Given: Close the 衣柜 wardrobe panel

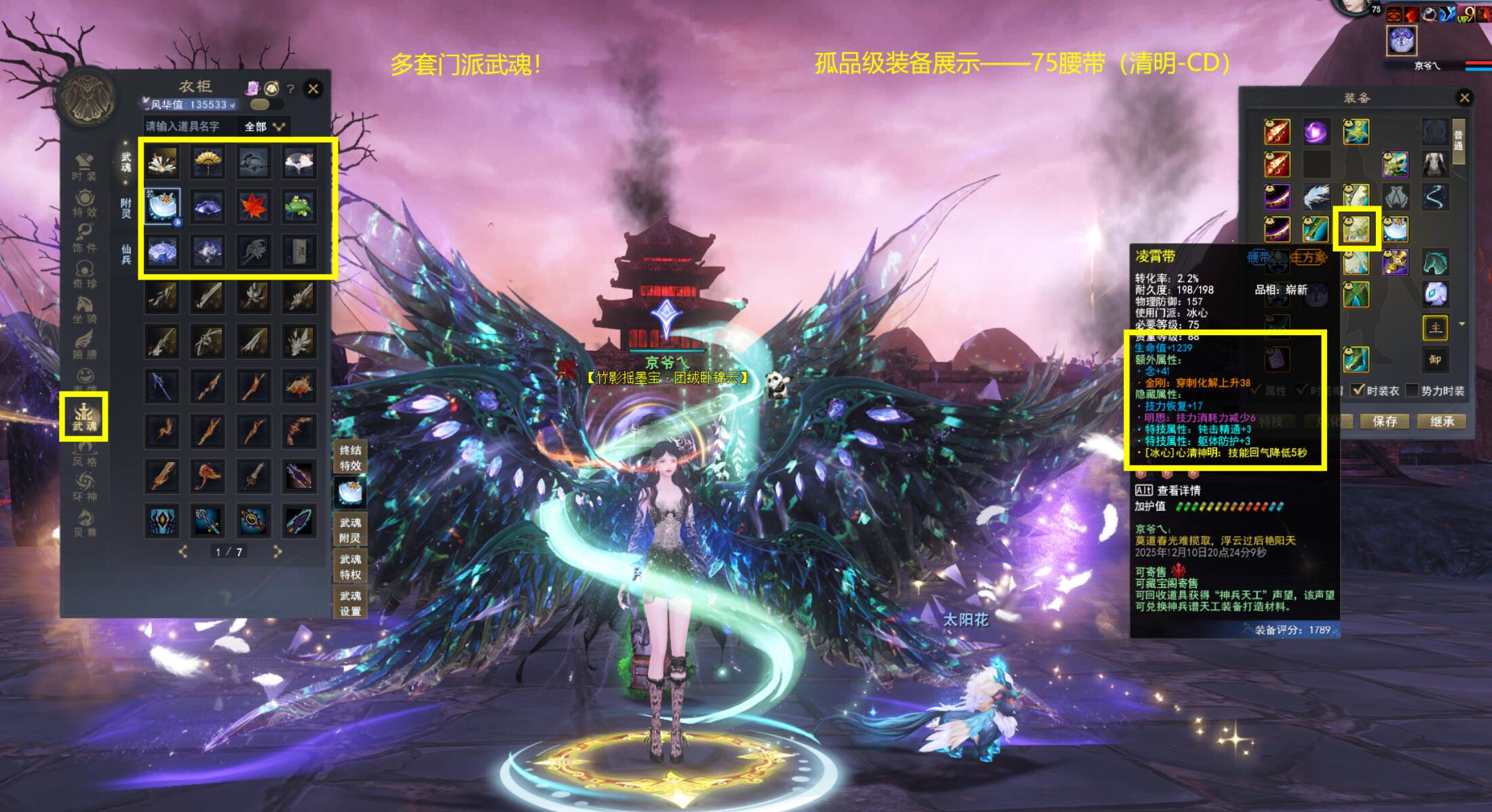Looking at the screenshot, I should (313, 89).
